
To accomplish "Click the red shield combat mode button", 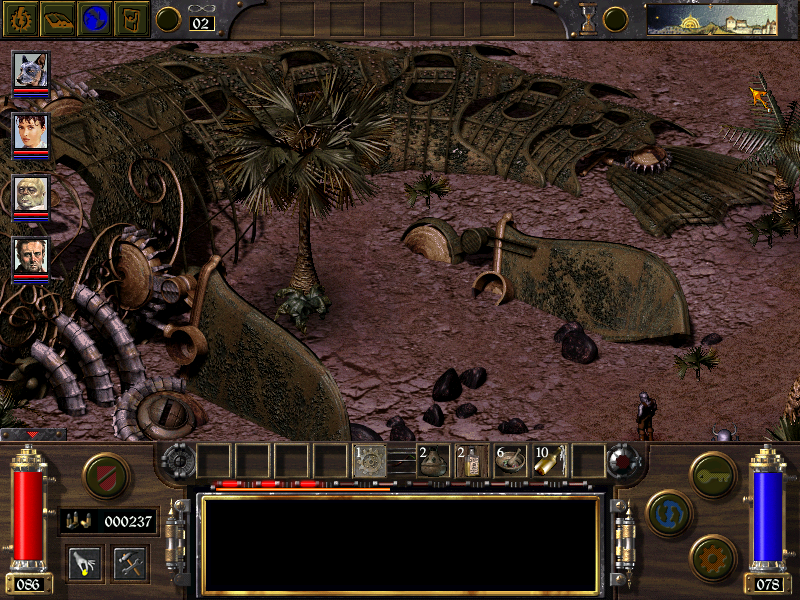I will (x=106, y=476).
